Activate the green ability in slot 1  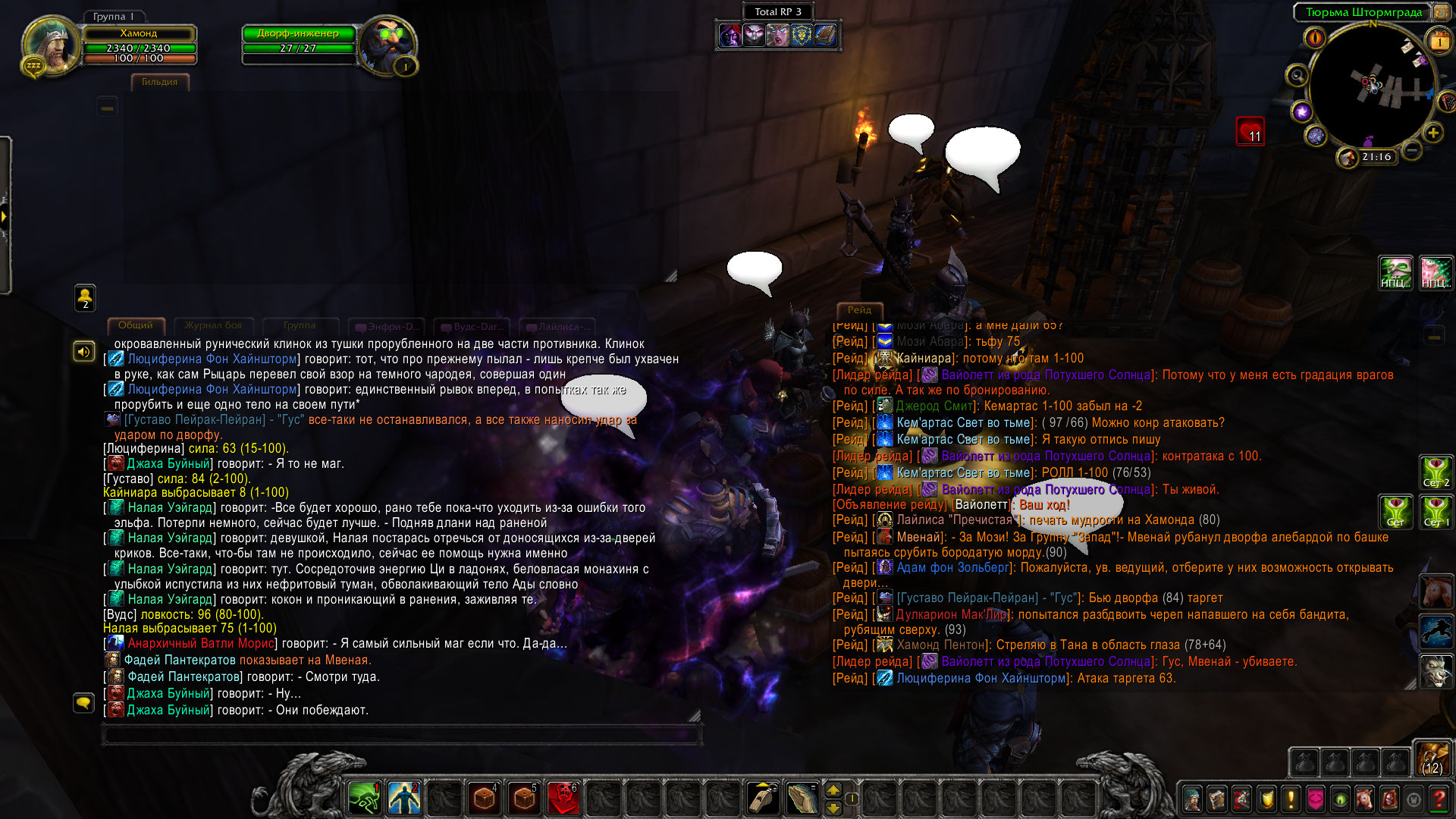pos(364,799)
